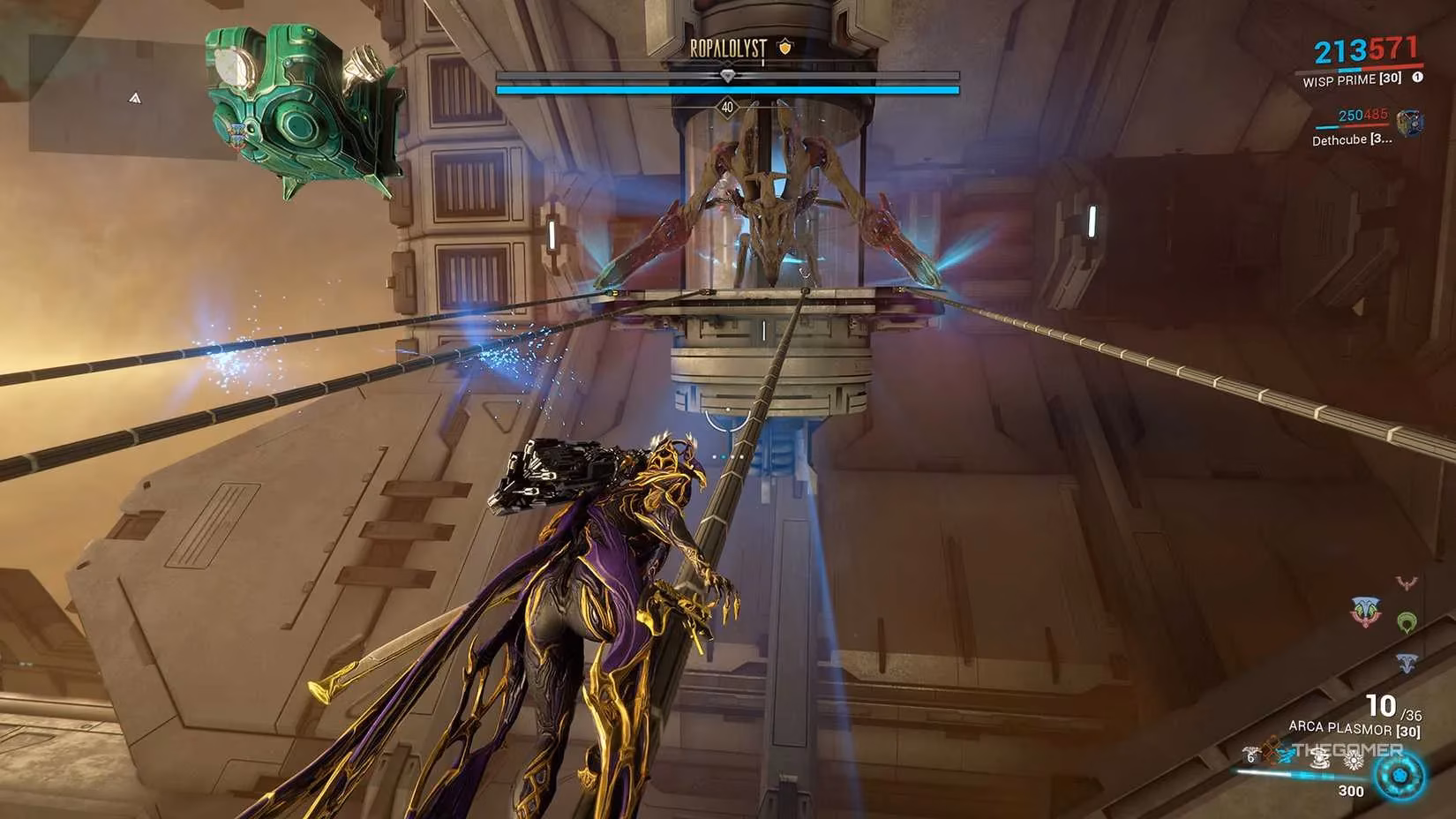Image resolution: width=1456 pixels, height=819 pixels.
Task: Click the 300 energy readout
Action: (x=1350, y=788)
